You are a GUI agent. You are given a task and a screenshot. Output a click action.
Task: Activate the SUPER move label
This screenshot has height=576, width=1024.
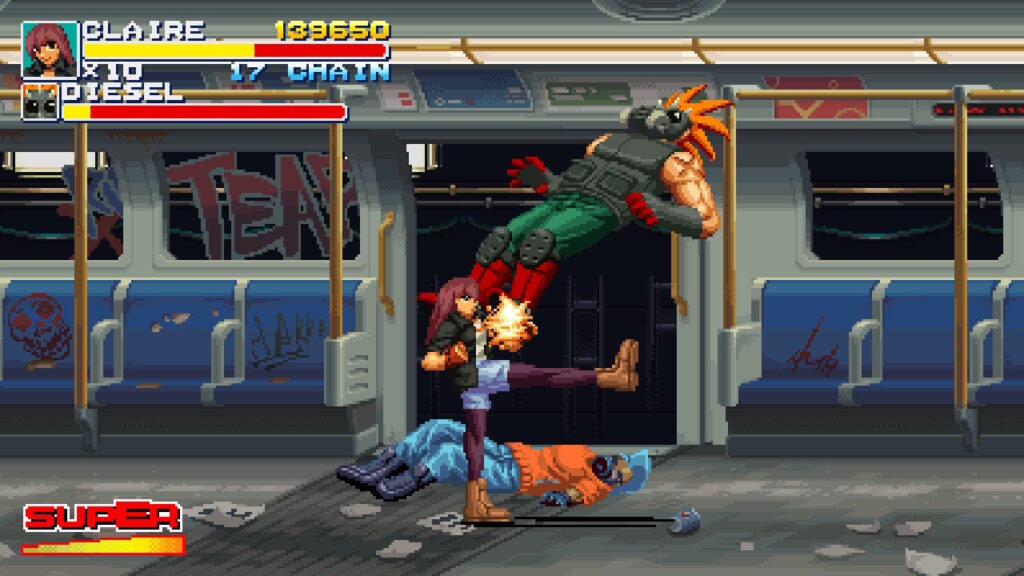pos(102,517)
